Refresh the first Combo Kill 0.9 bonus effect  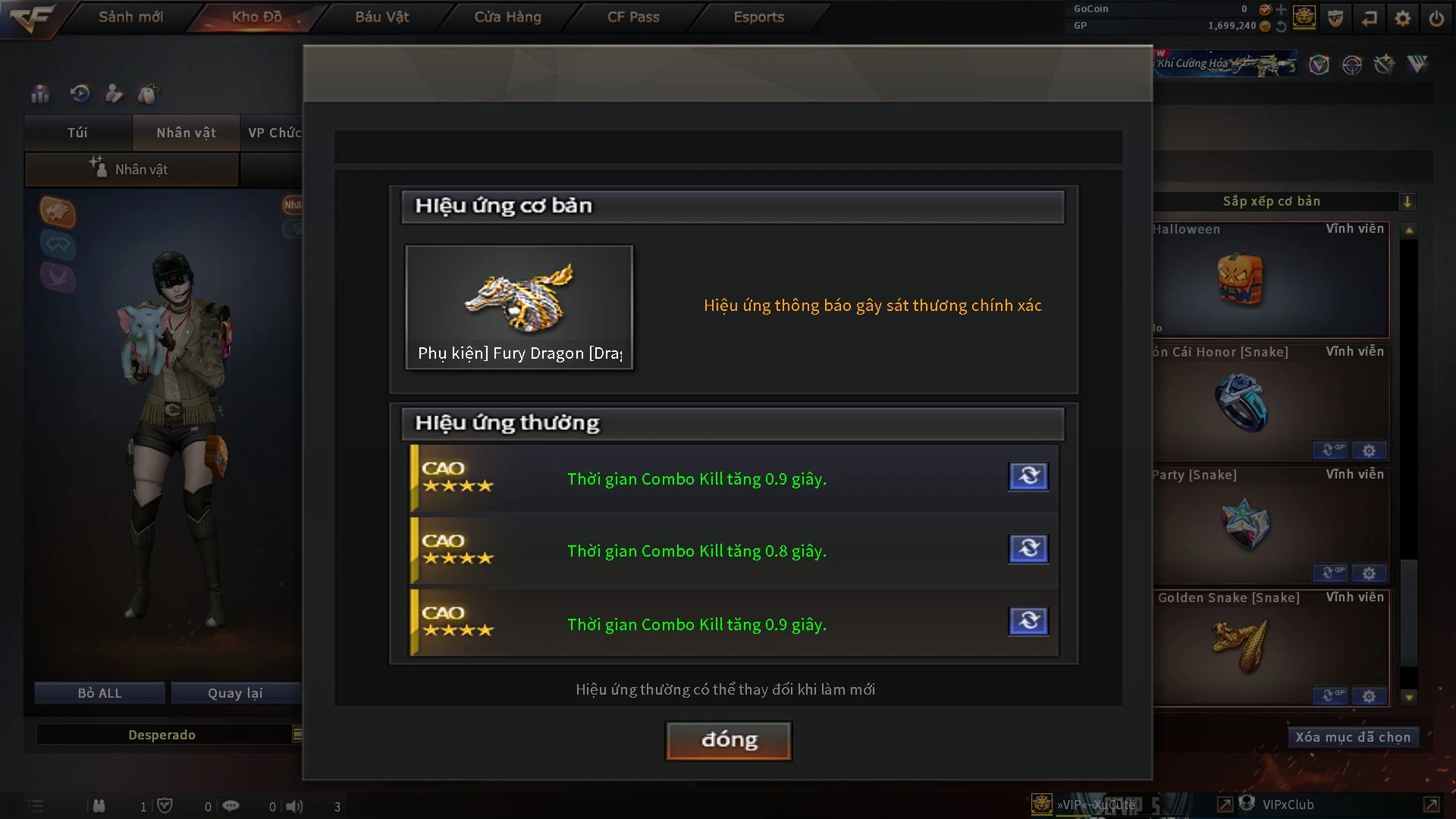tap(1028, 476)
